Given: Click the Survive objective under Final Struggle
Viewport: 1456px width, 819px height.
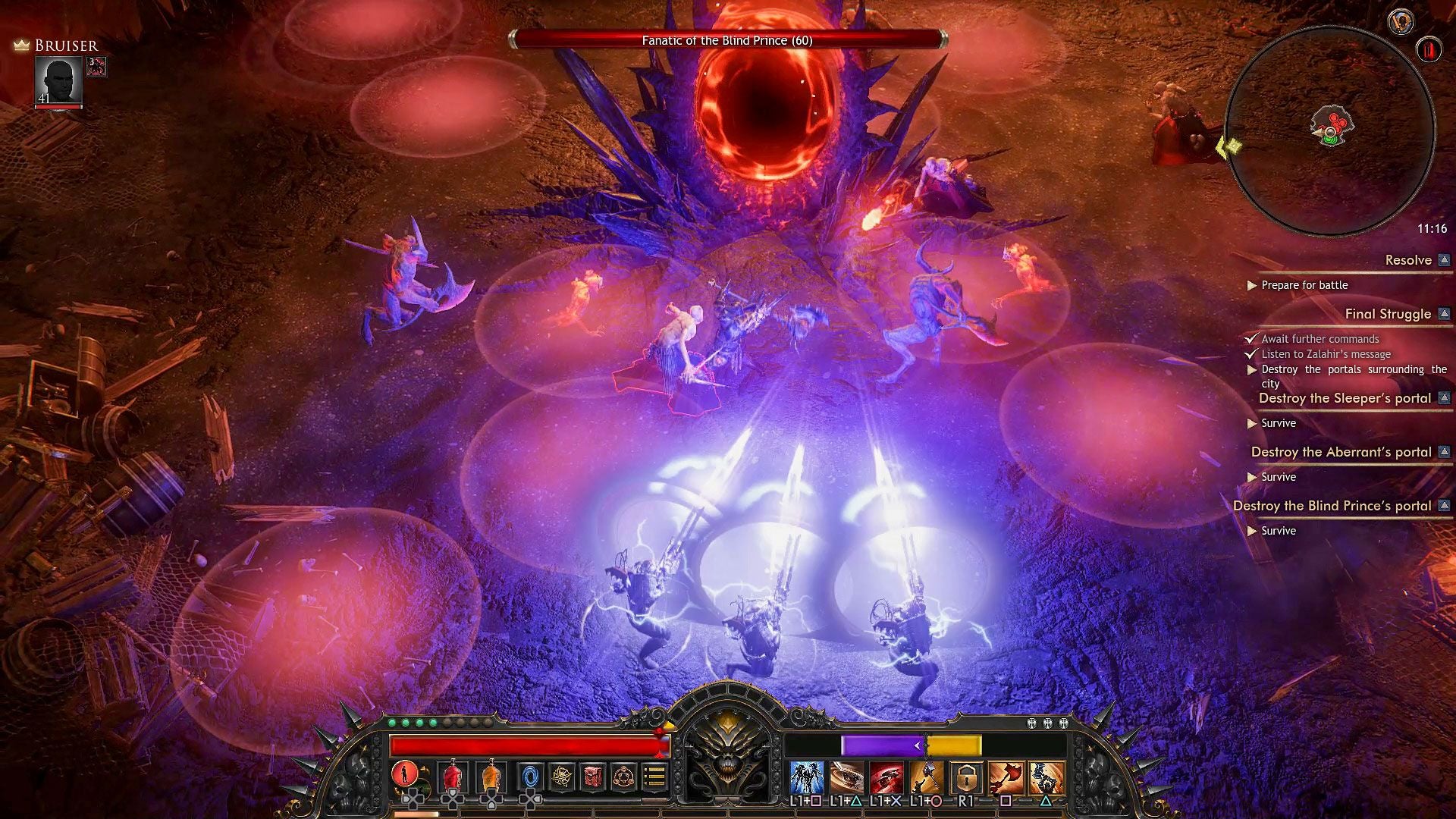Looking at the screenshot, I should tap(1279, 423).
